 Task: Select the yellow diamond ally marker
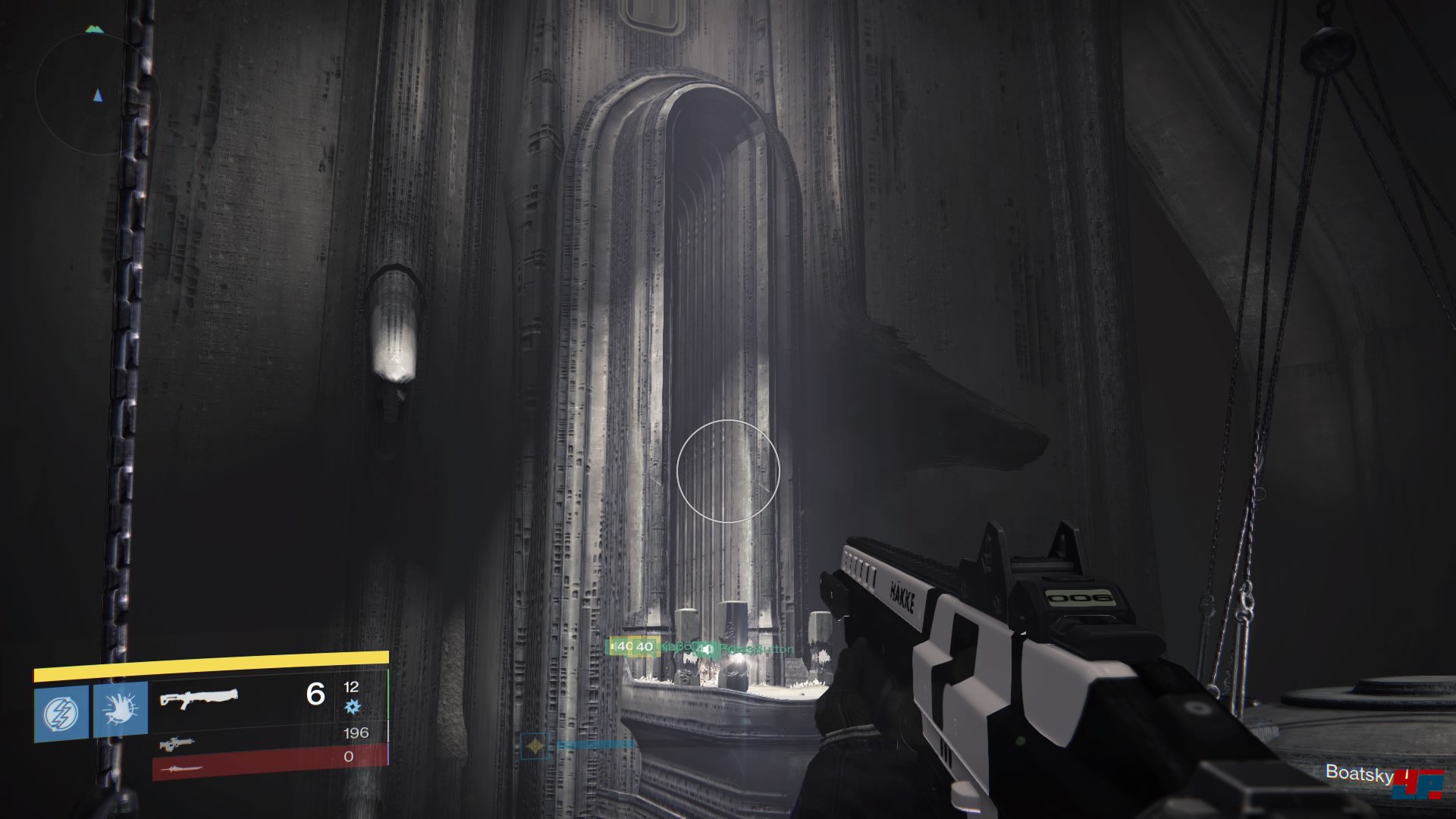(536, 746)
